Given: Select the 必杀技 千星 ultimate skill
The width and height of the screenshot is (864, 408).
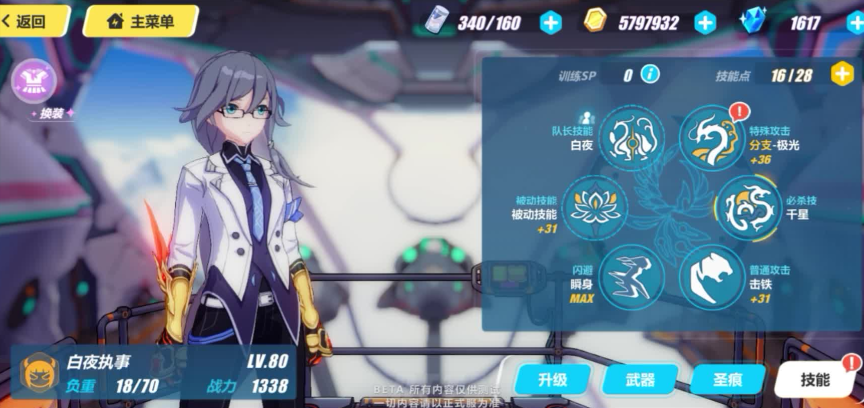Looking at the screenshot, I should [x=747, y=207].
